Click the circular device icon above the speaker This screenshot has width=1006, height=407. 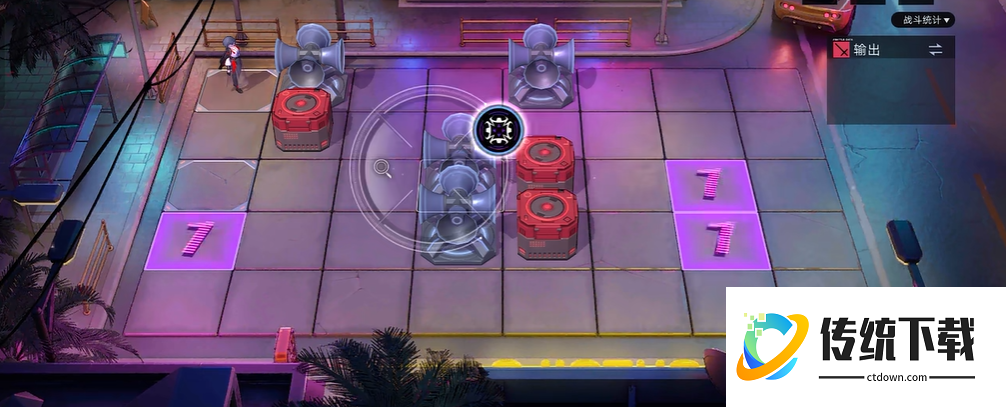tap(494, 129)
